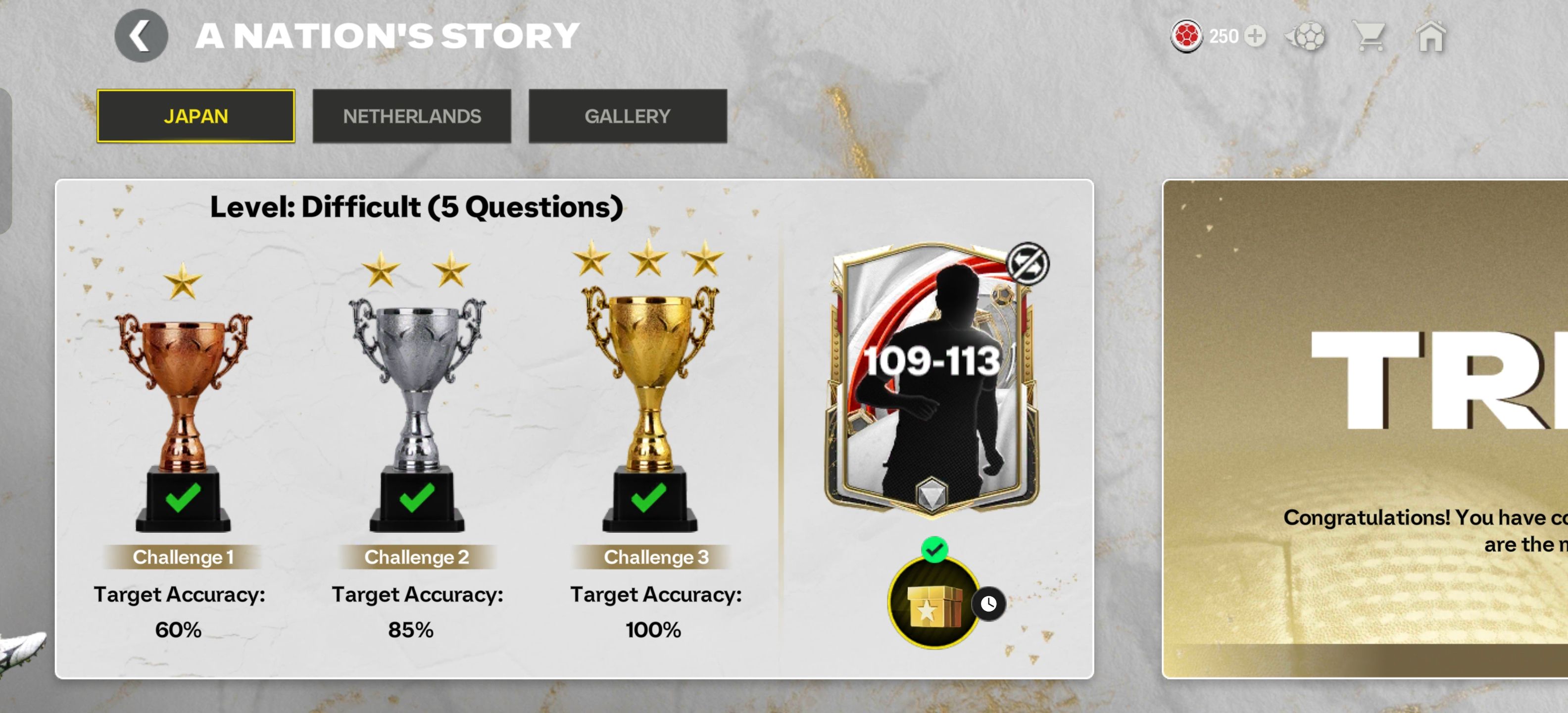Tap the untradeable icon on the card
Viewport: 1568px width, 713px height.
[x=1028, y=263]
